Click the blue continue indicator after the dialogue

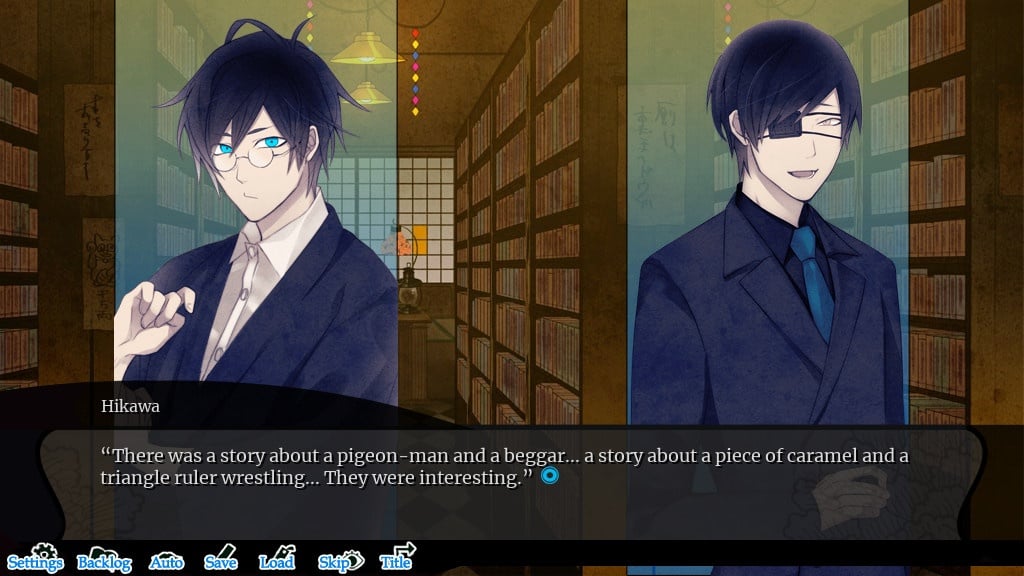click(549, 476)
